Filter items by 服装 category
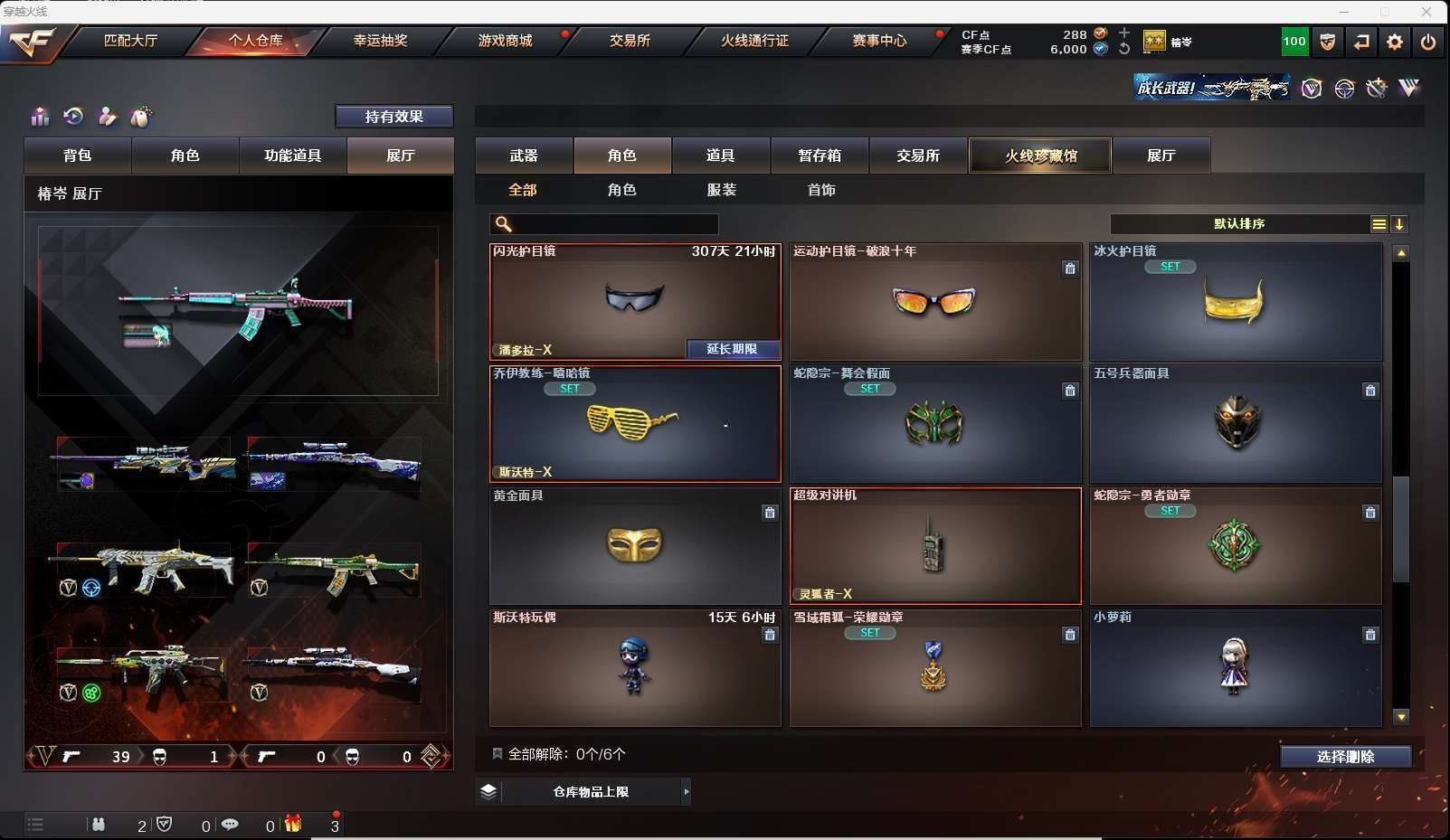The width and height of the screenshot is (1450, 840). pyautogui.click(x=721, y=190)
